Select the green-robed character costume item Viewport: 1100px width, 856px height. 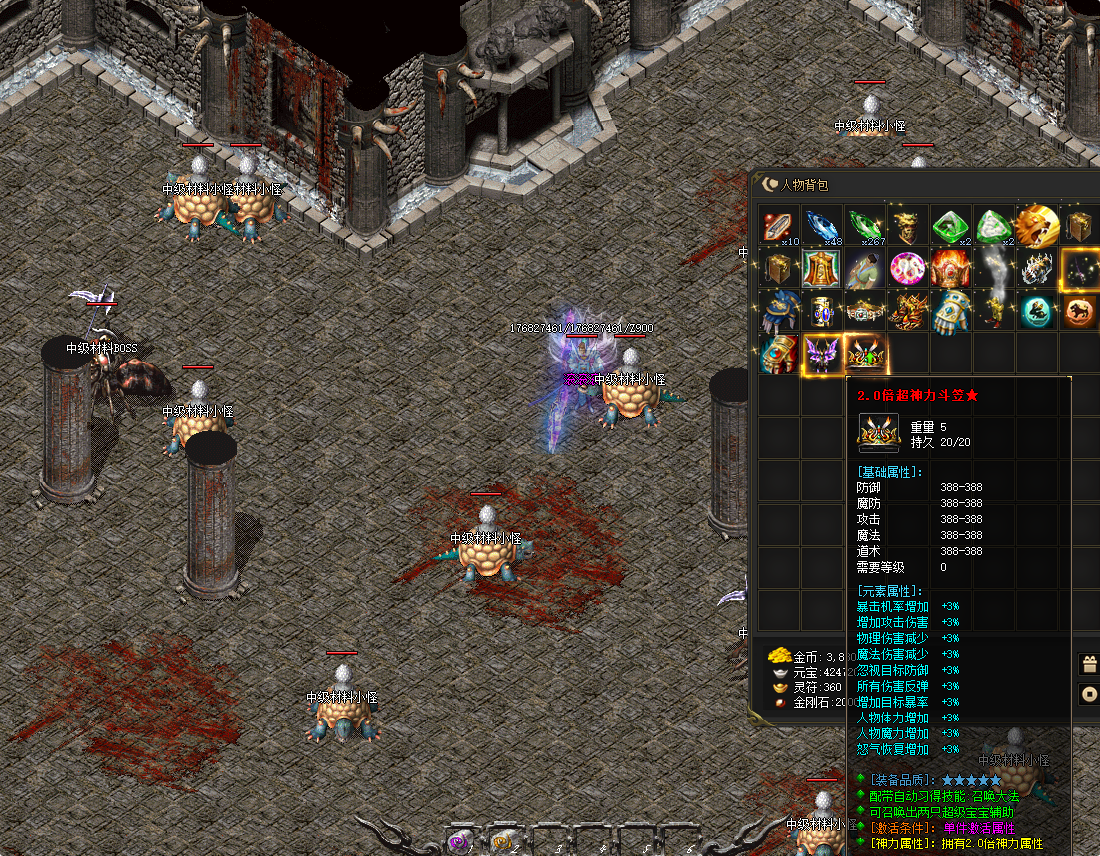pyautogui.click(x=865, y=269)
